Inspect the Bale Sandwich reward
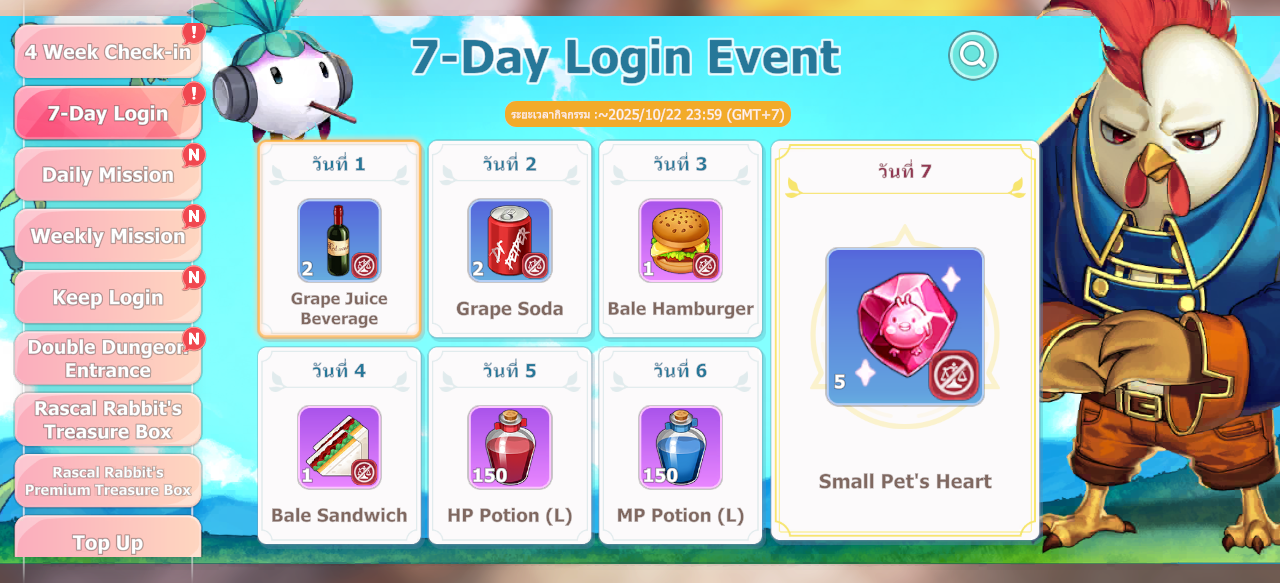 tap(339, 447)
